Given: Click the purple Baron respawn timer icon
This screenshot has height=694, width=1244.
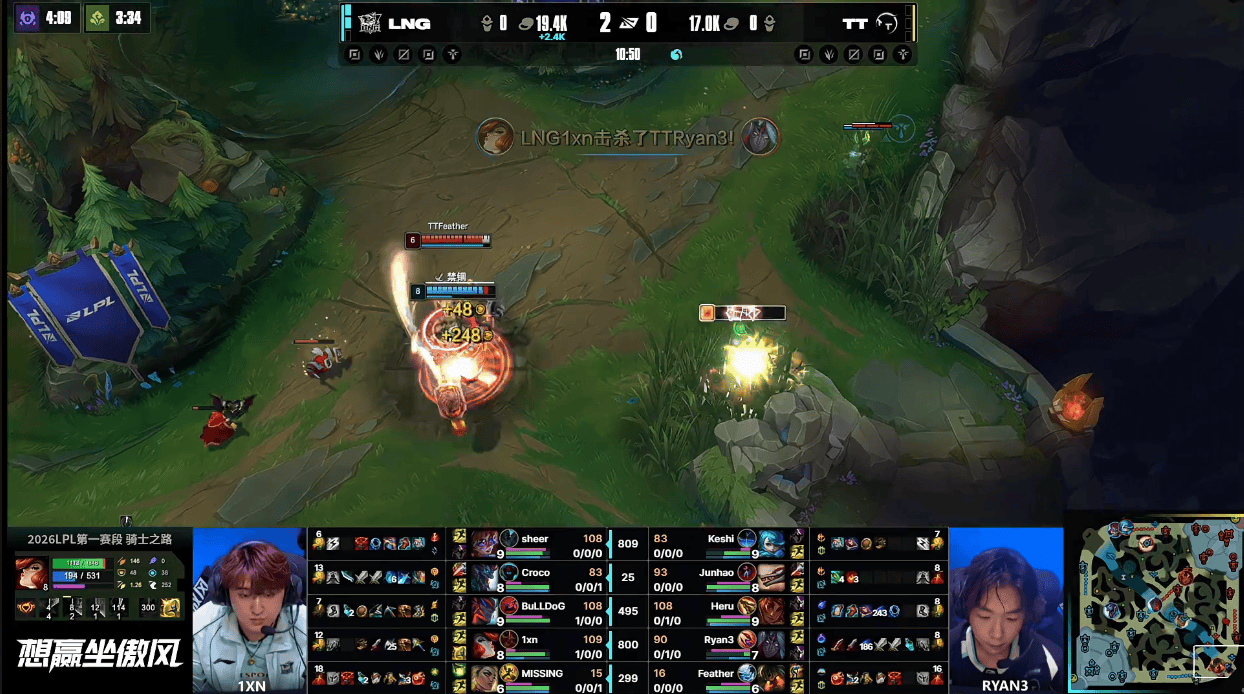Looking at the screenshot, I should point(27,18).
